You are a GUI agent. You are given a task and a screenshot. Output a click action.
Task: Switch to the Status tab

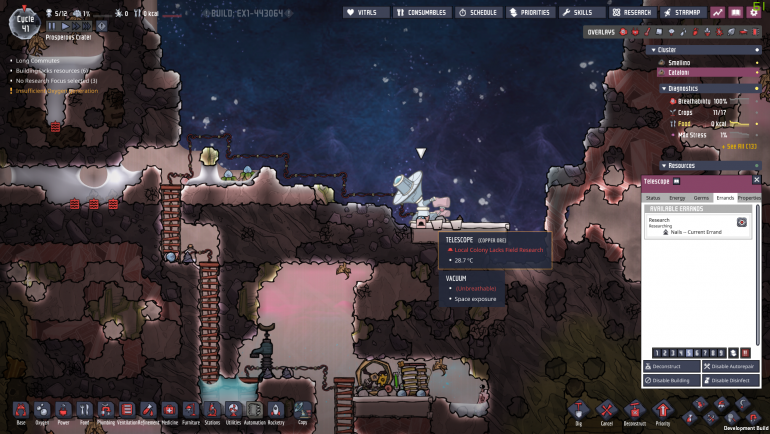tap(653, 198)
